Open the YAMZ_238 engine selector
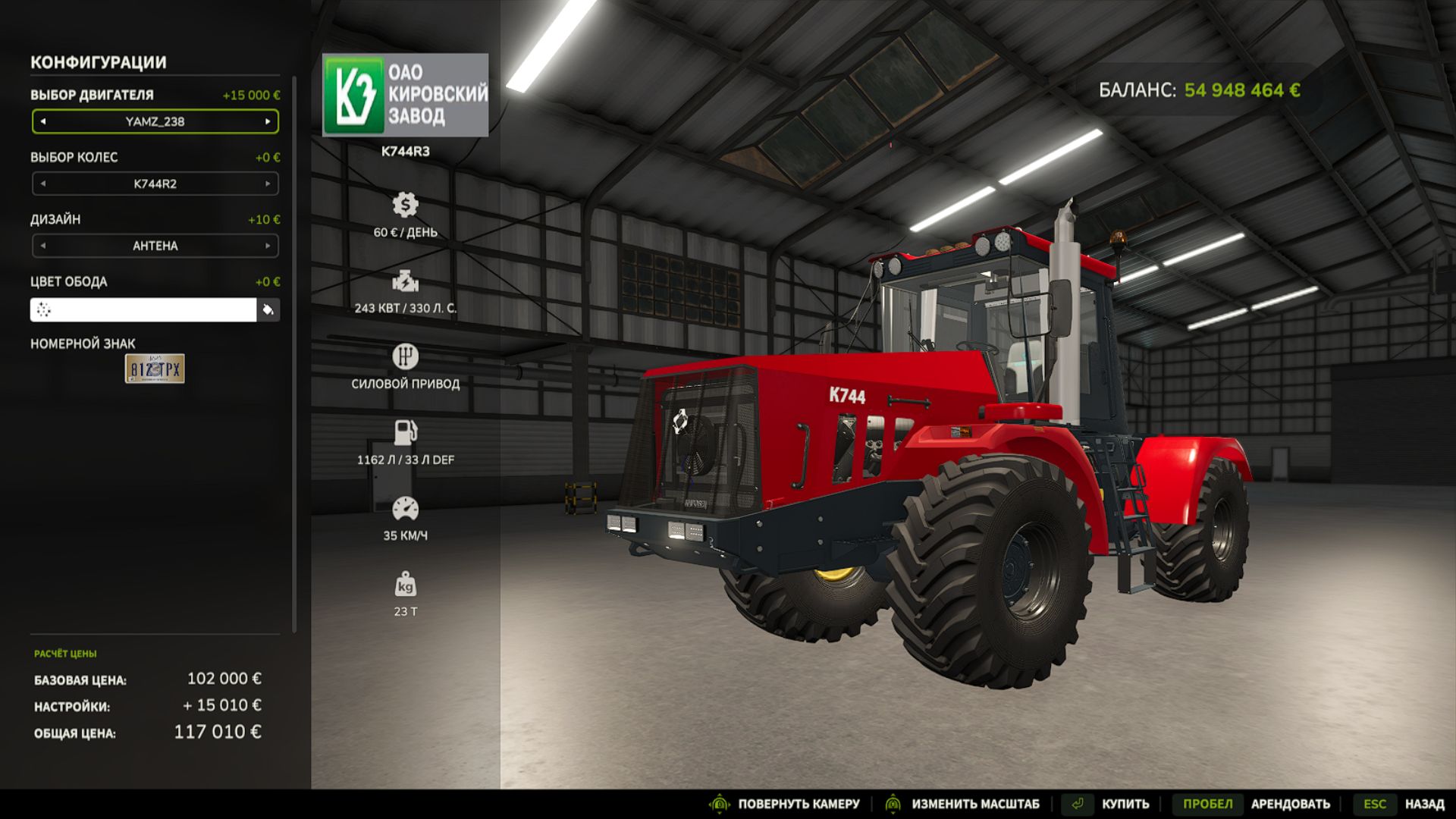This screenshot has width=1456, height=819. (x=155, y=121)
